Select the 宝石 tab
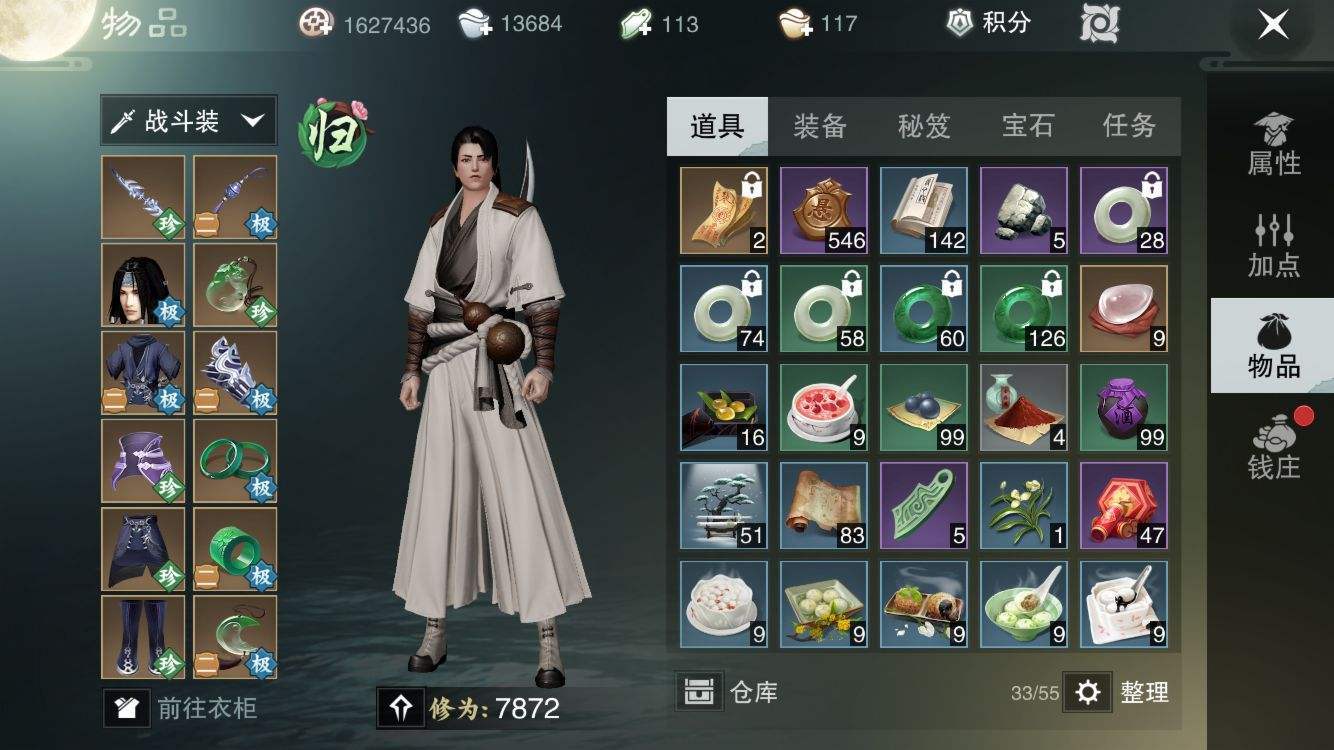Image resolution: width=1334 pixels, height=750 pixels. coord(1027,126)
